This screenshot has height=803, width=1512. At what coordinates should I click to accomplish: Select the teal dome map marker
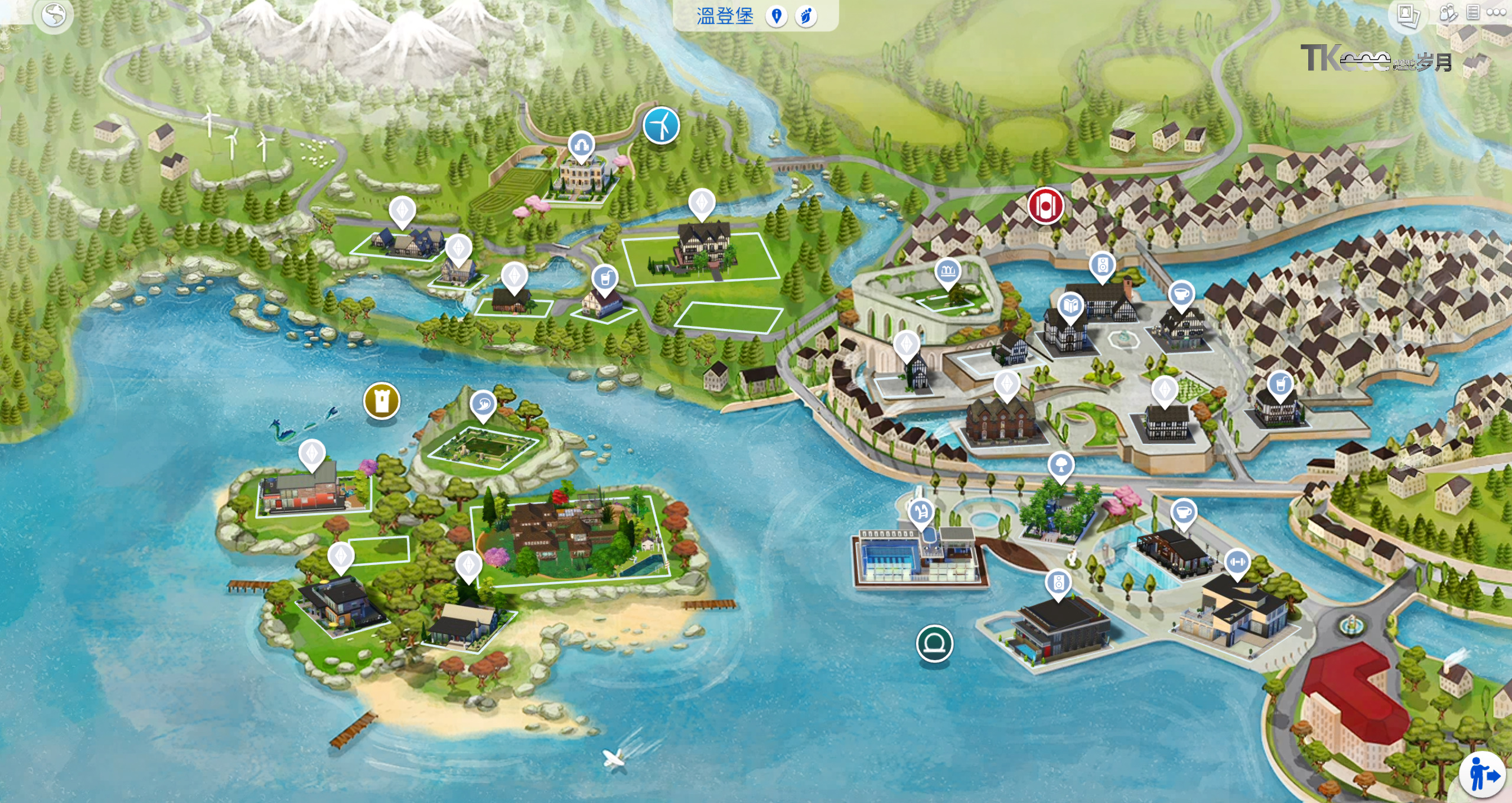click(934, 643)
